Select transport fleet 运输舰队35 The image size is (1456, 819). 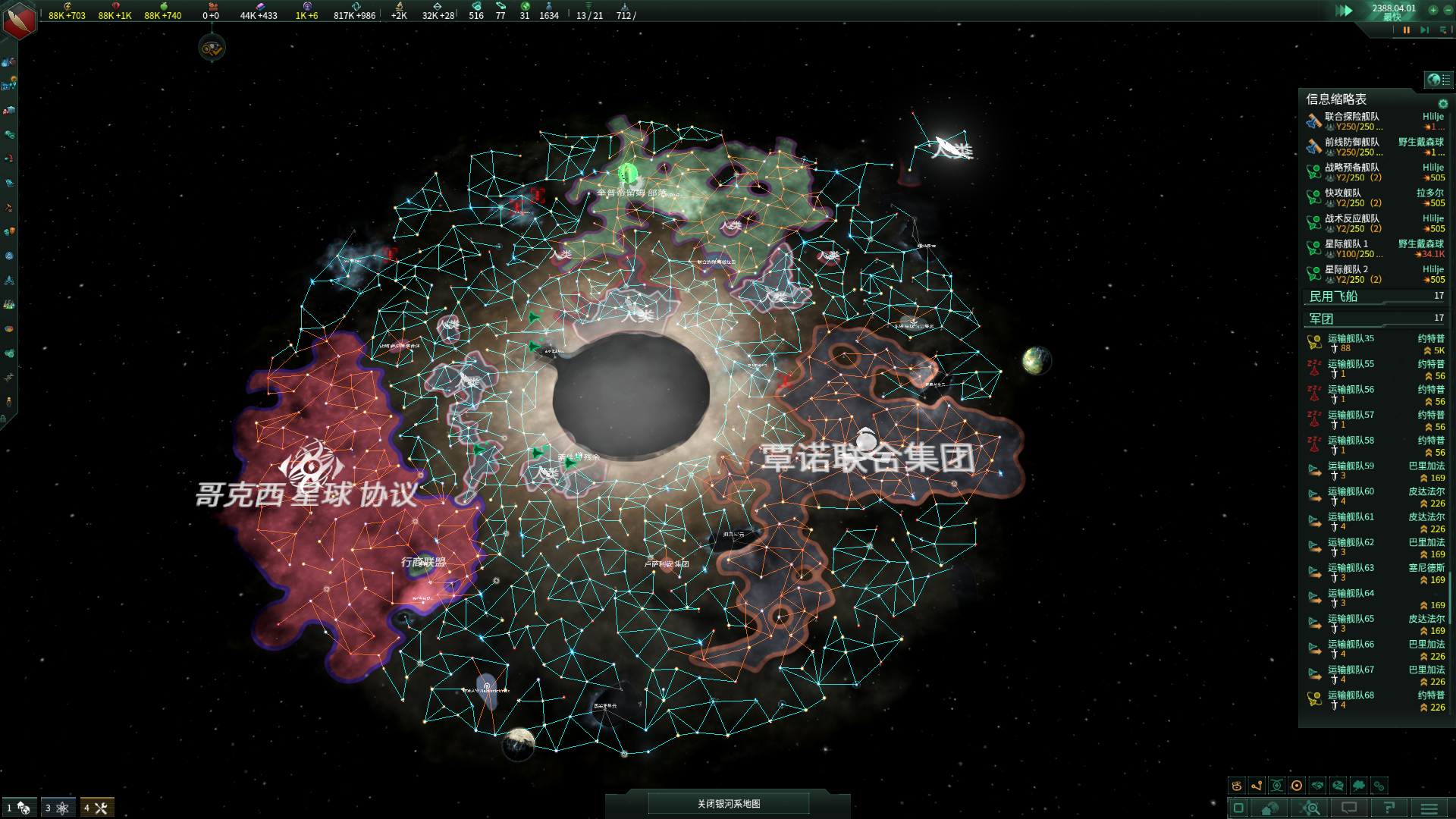click(1351, 344)
